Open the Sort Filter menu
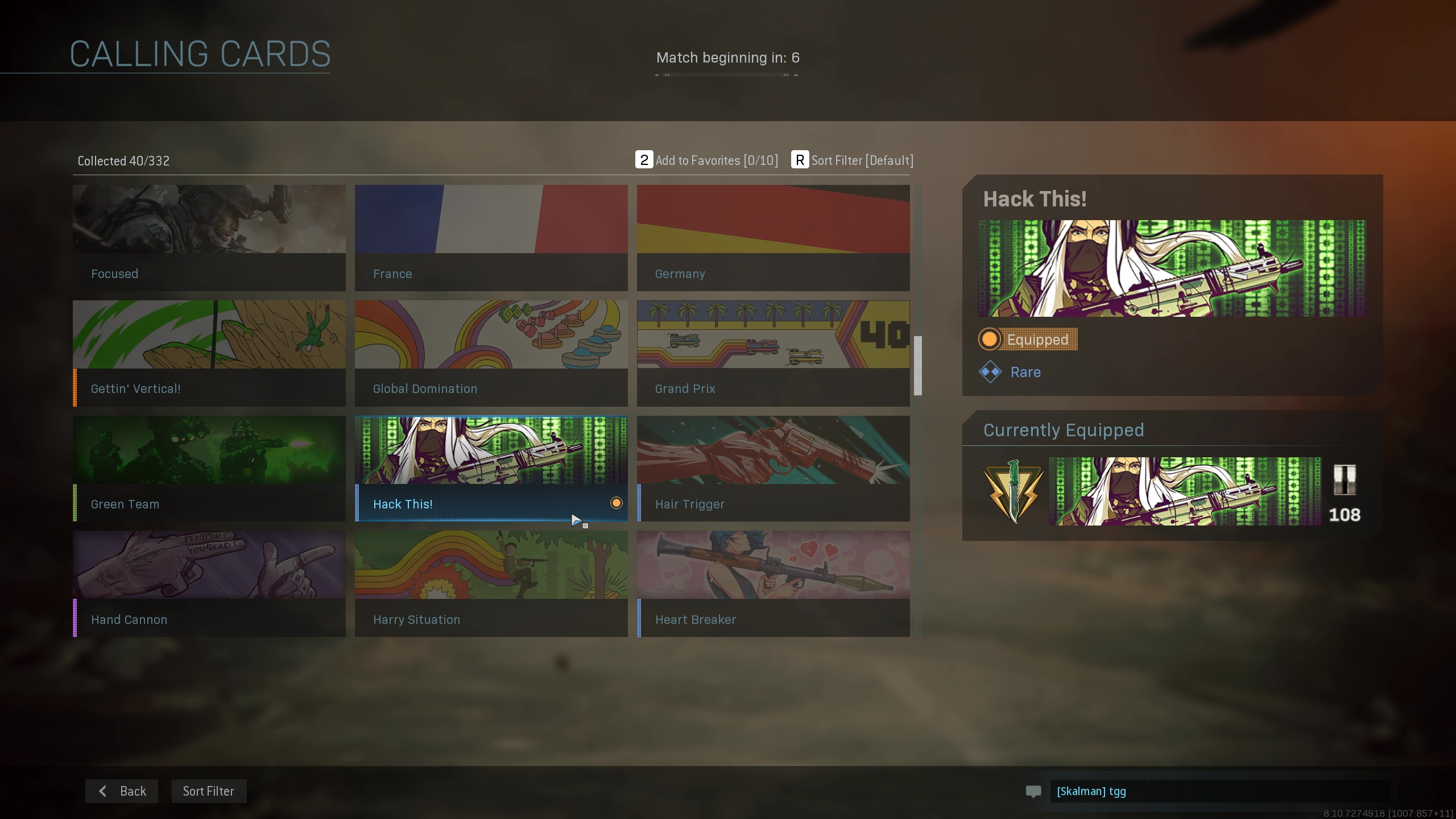 (x=208, y=791)
